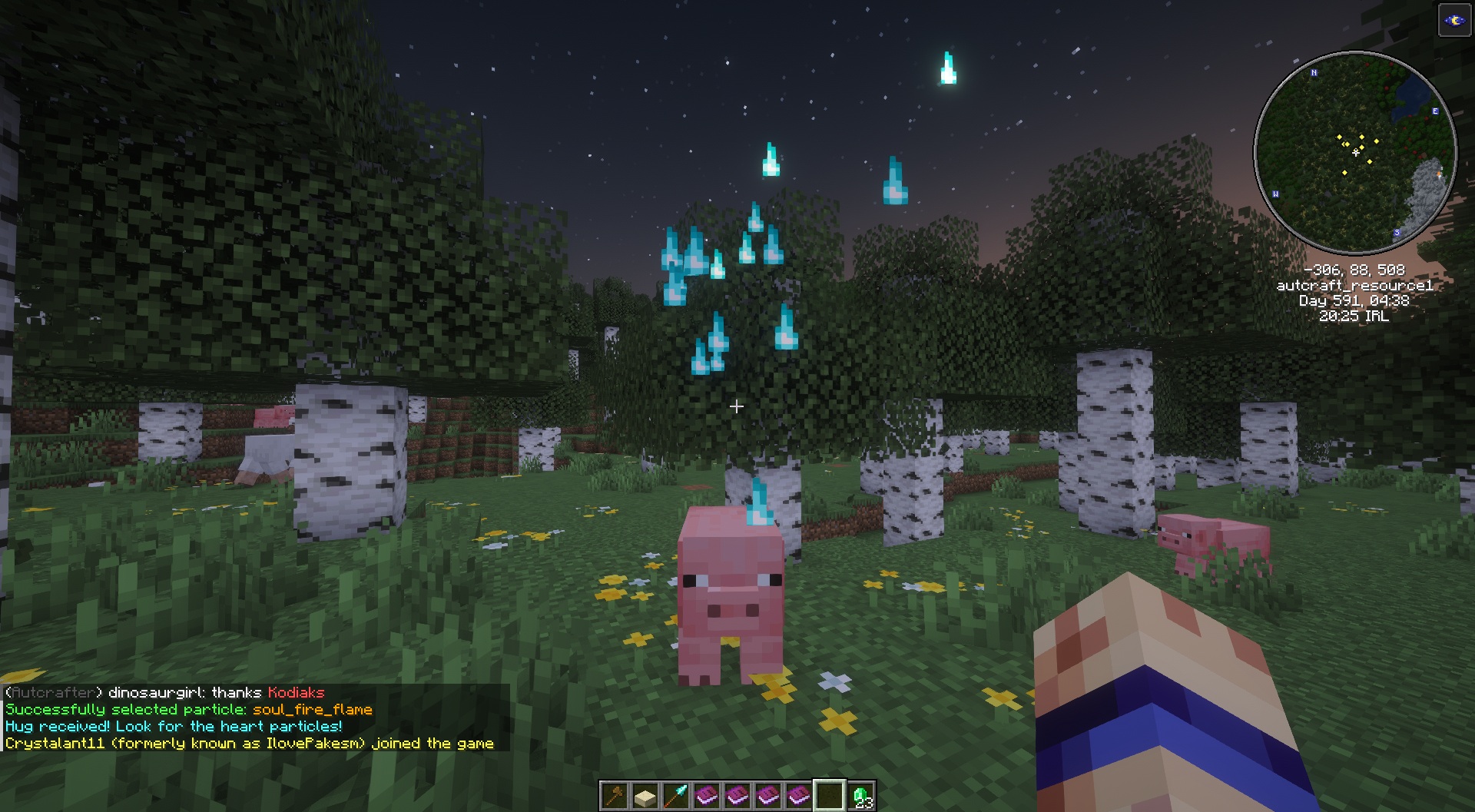Select the emerald stack hotbar slot
Viewport: 1475px width, 812px height.
[x=861, y=796]
